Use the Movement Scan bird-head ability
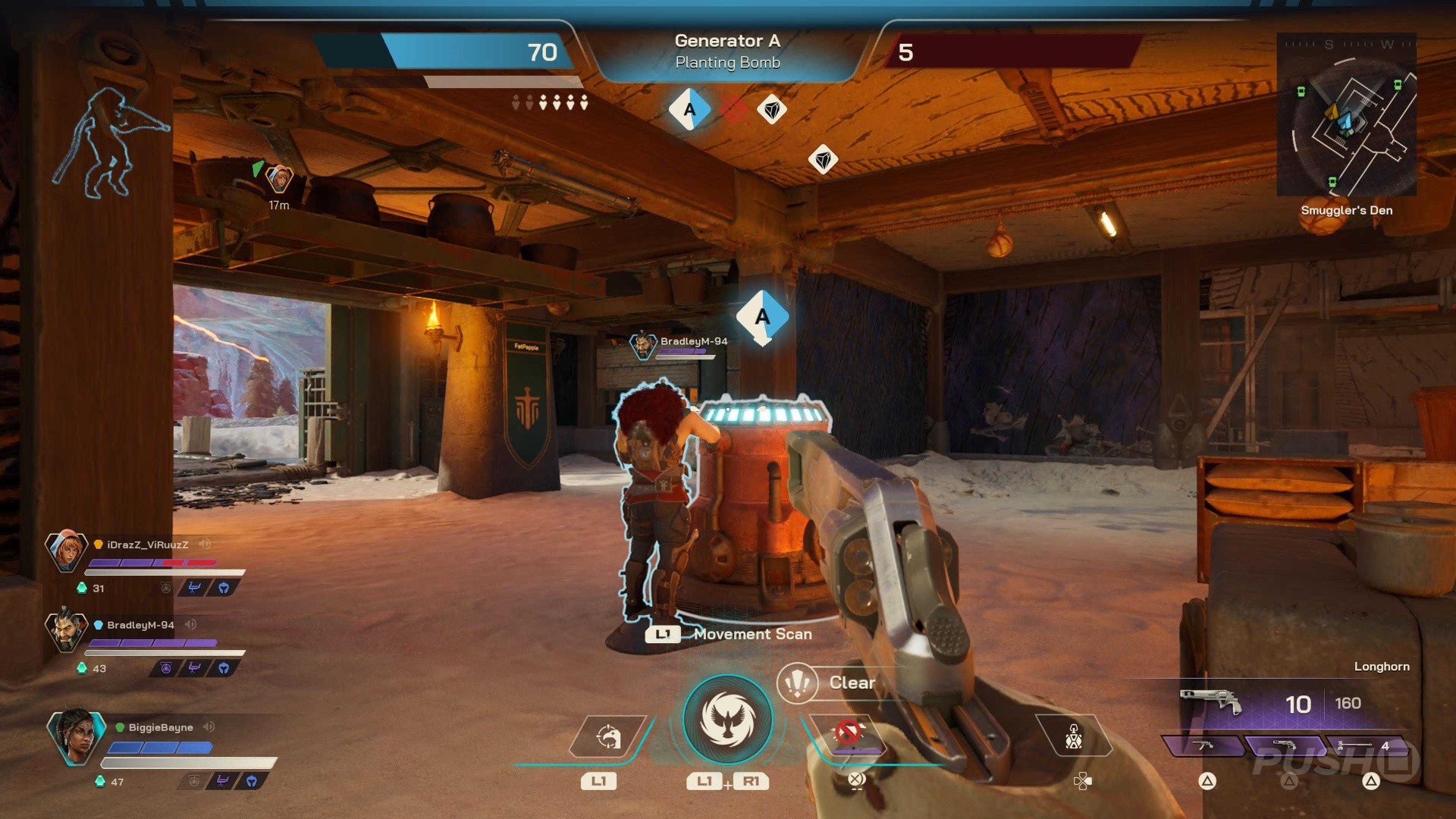Screen dimensions: 1456x819 608,736
